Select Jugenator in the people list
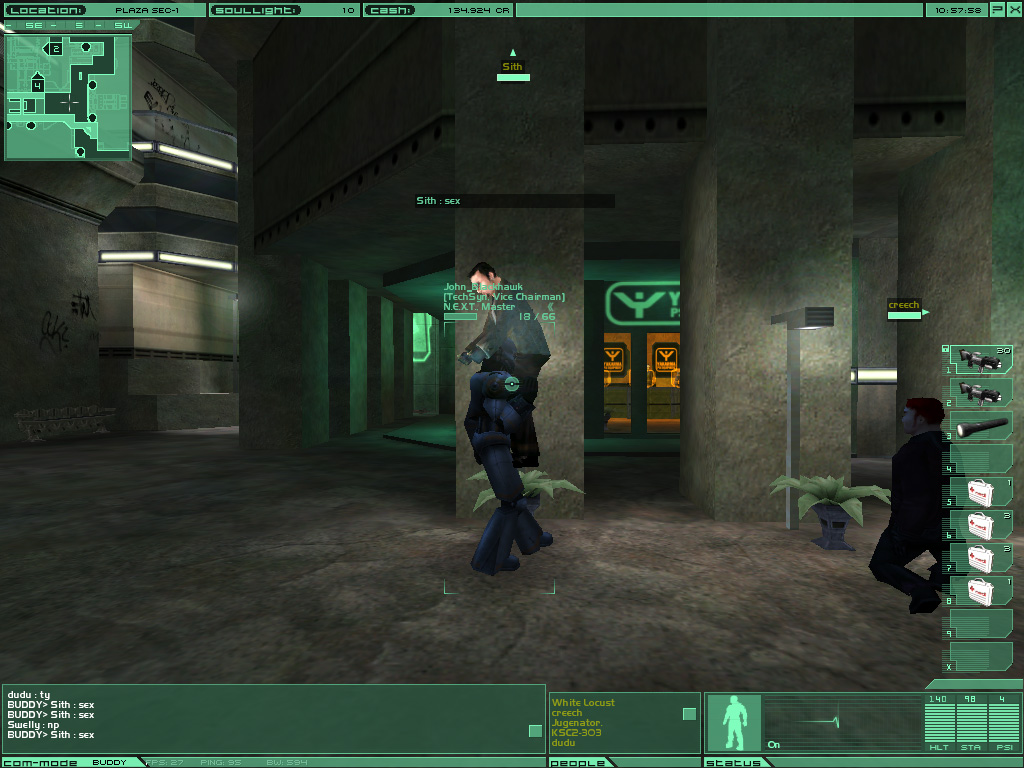This screenshot has width=1024, height=768. click(x=578, y=723)
